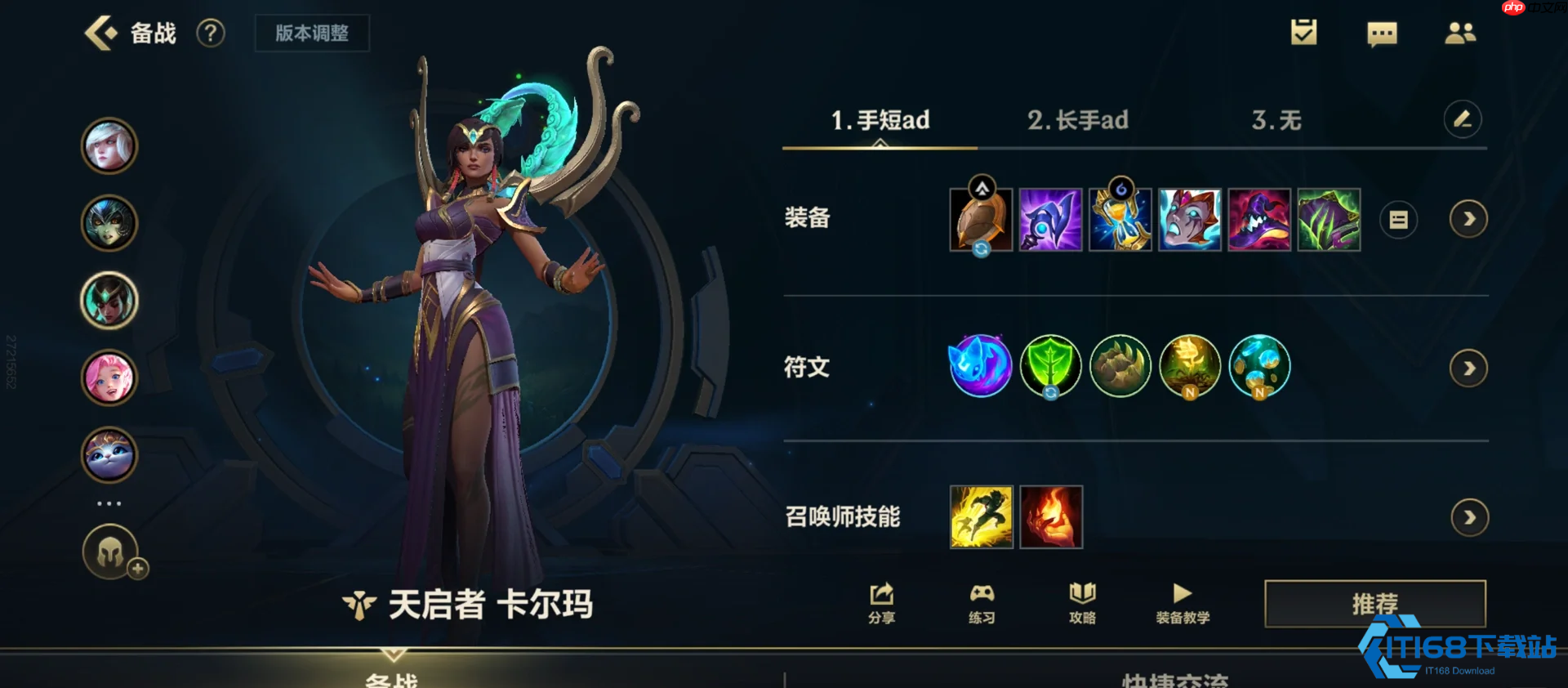Select the Ignite summoner spell icon
Image resolution: width=1568 pixels, height=688 pixels.
tap(1050, 516)
